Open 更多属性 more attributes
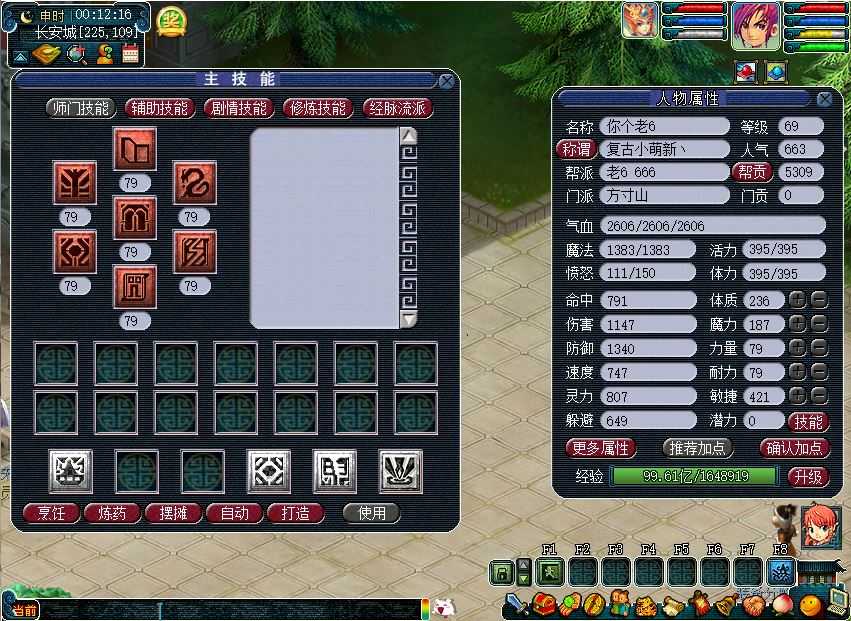This screenshot has height=621, width=851. 601,448
